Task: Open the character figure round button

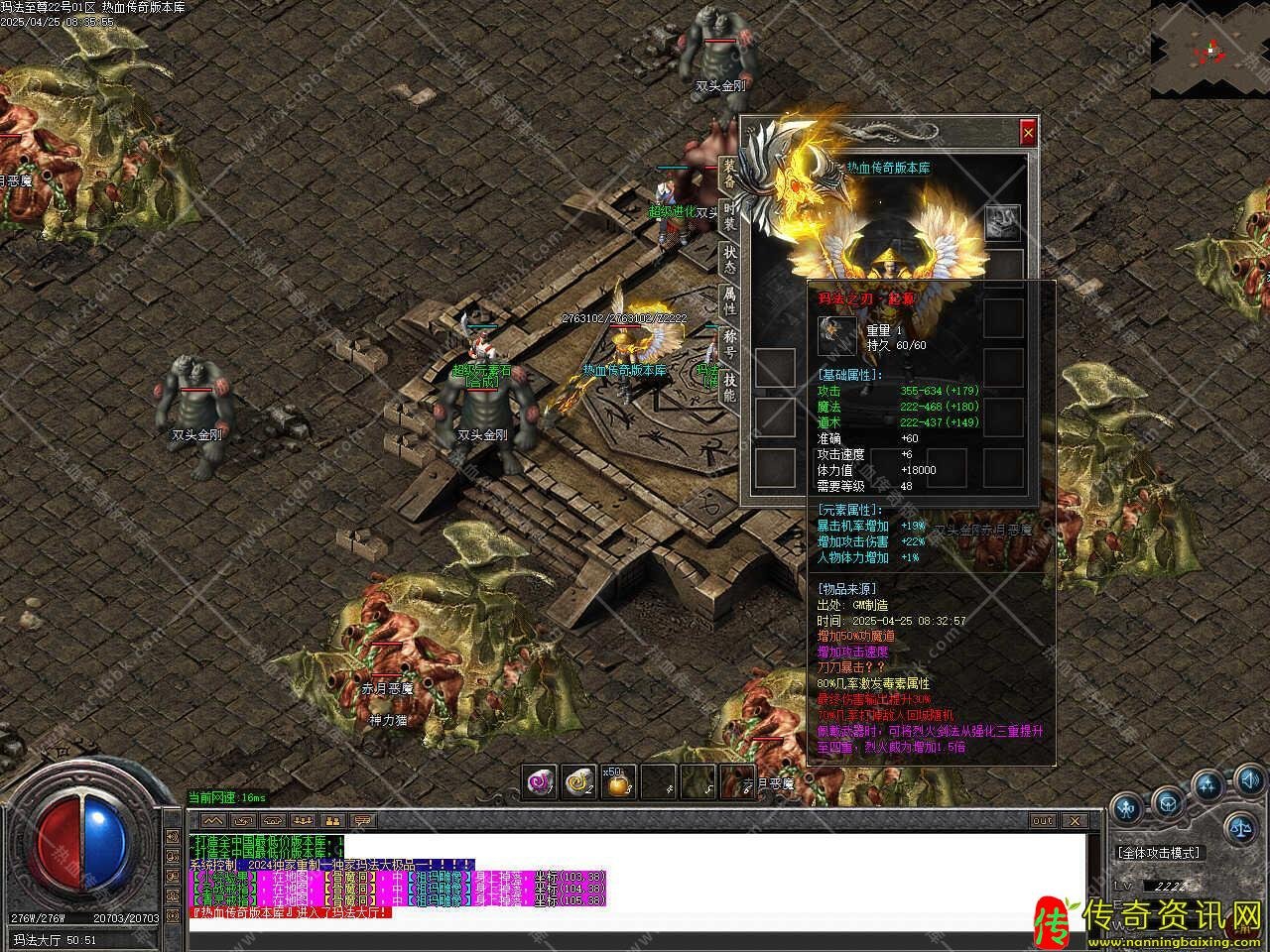Action: (1126, 807)
